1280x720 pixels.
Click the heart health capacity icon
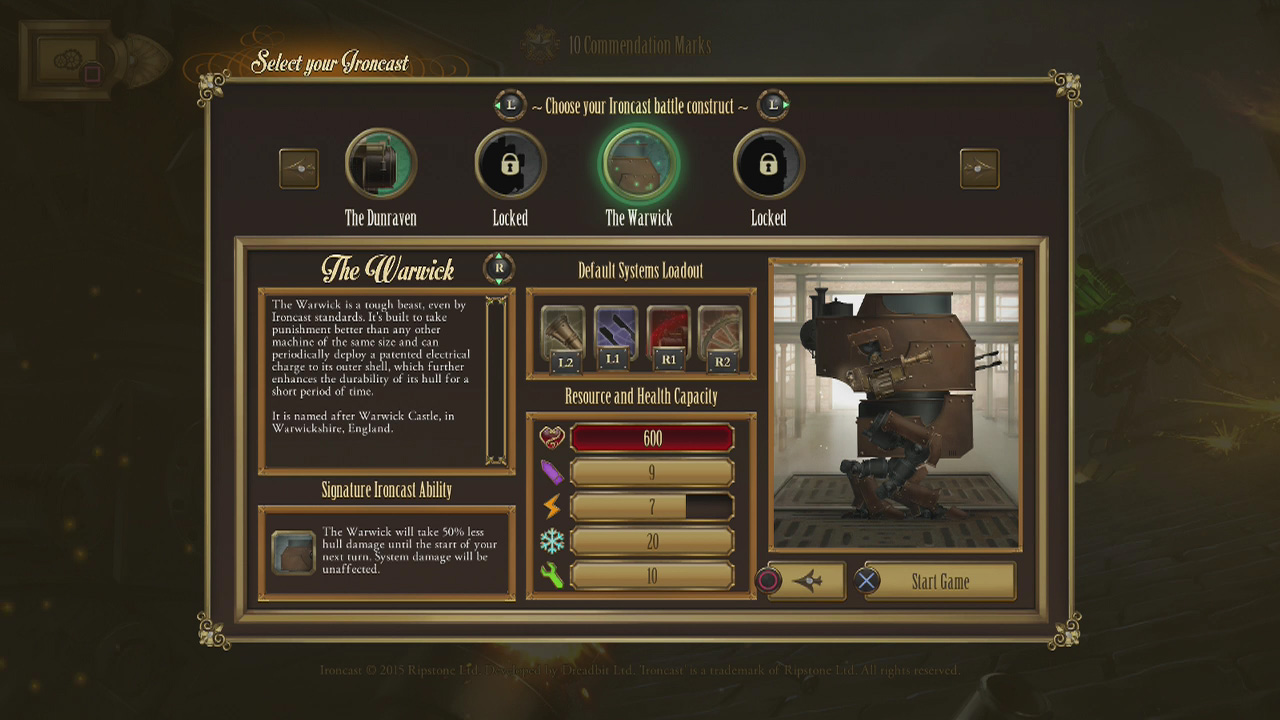point(550,437)
